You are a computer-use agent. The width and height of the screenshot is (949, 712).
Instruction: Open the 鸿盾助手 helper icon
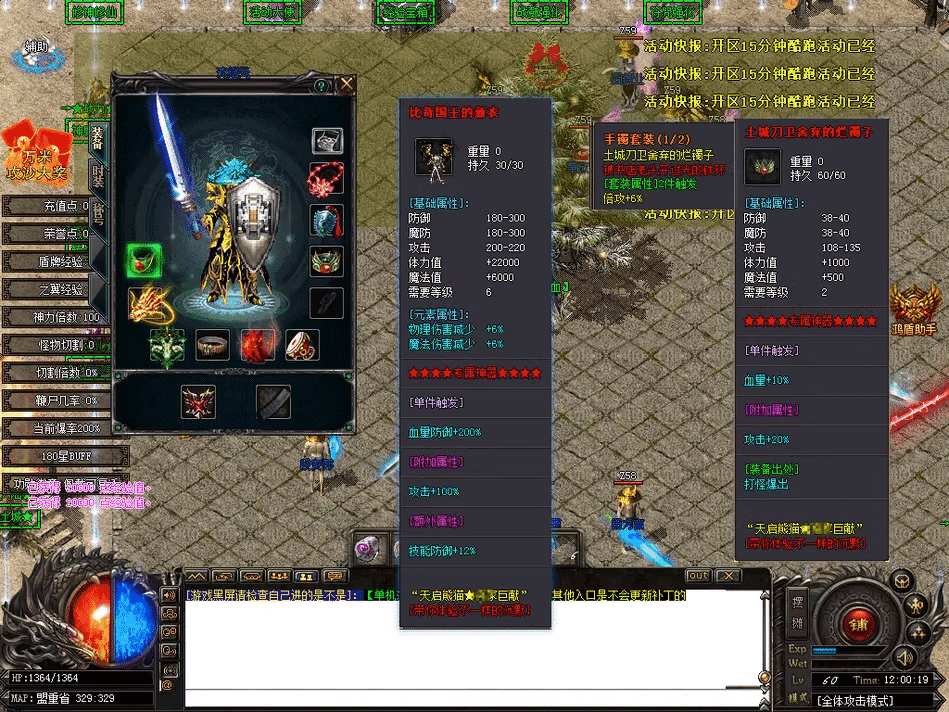[x=914, y=309]
